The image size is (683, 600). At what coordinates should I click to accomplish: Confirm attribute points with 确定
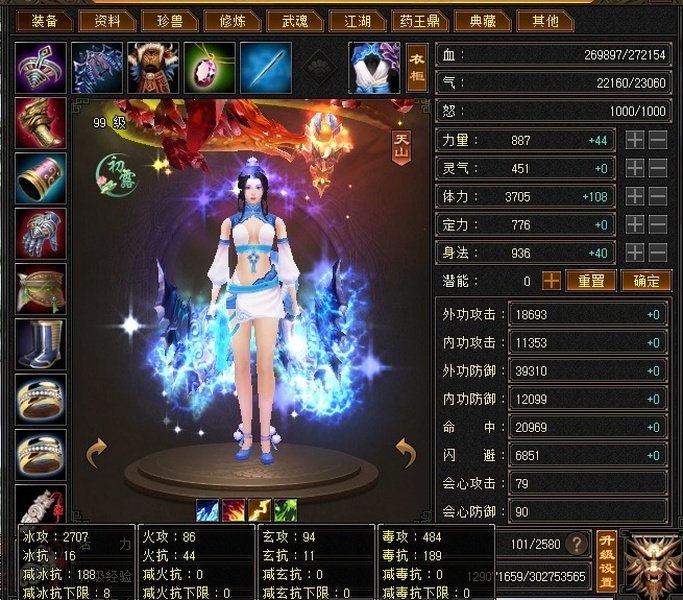[645, 281]
